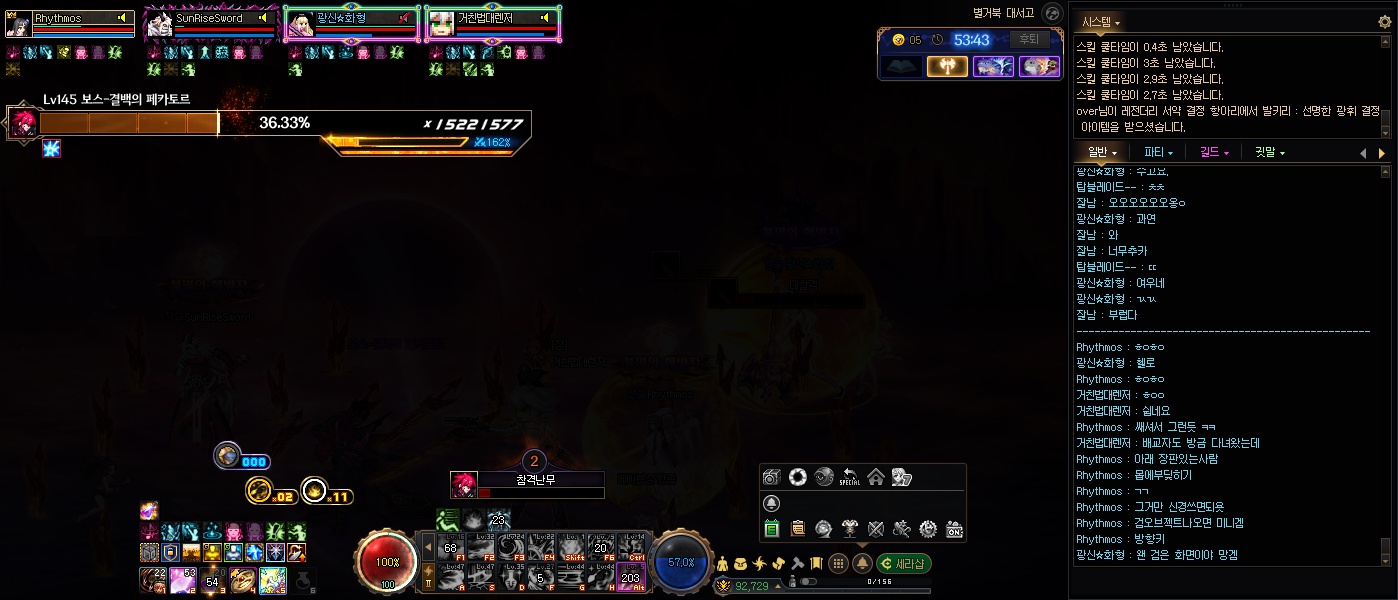Click the 후퇴 retreat button
The height and width of the screenshot is (600, 1398).
point(1027,39)
